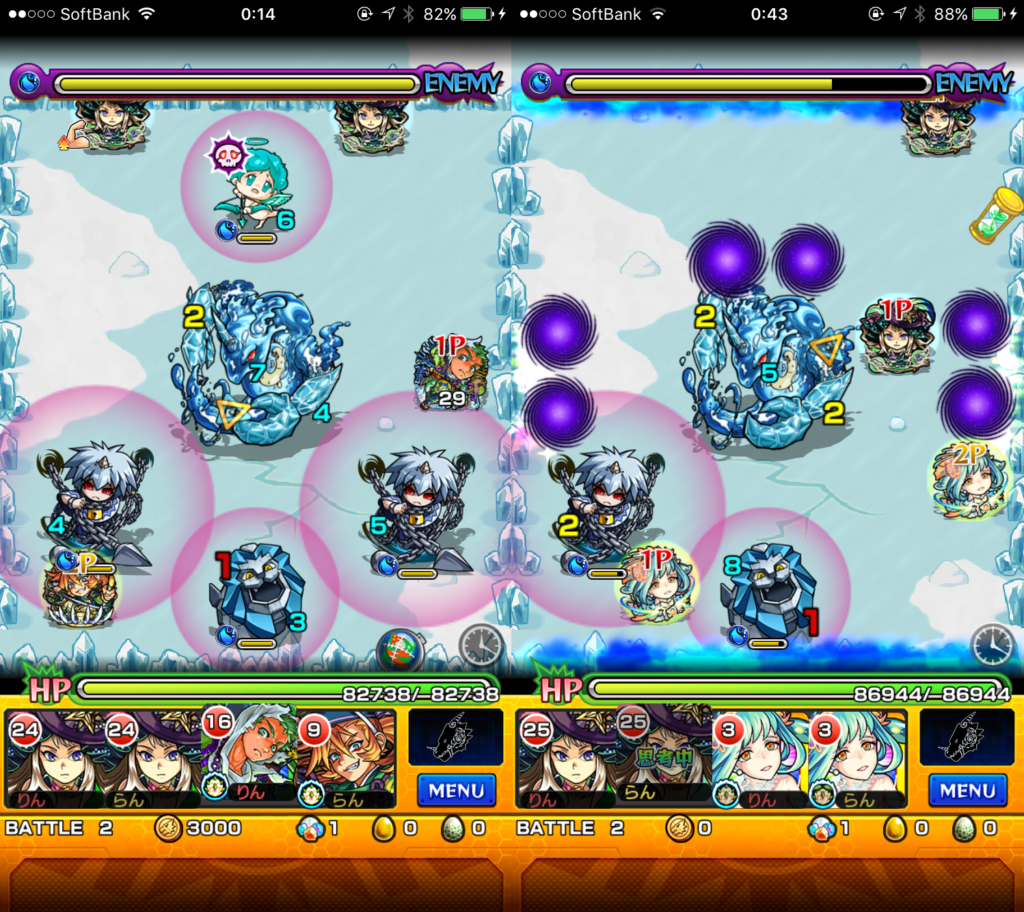Select the teal-haired portrait labeled りん
Image resolution: width=1024 pixels, height=912 pixels.
tap(760, 759)
